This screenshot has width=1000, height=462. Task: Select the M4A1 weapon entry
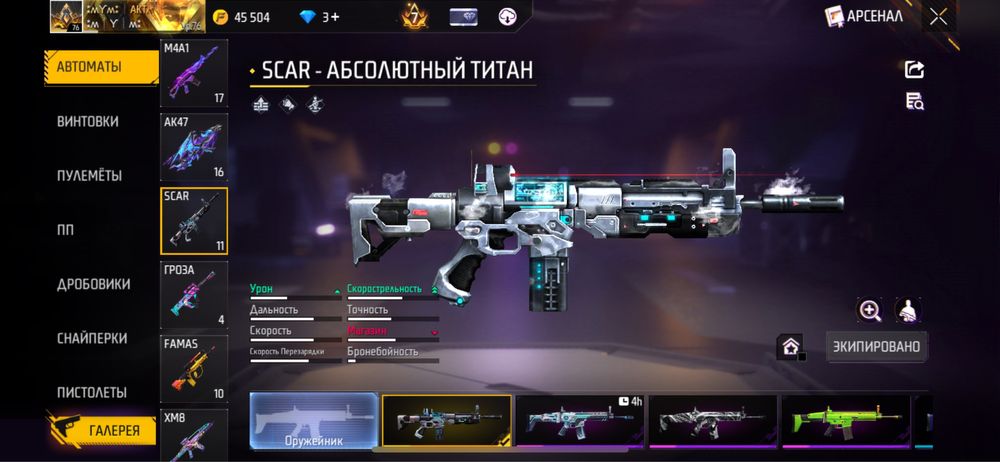pos(194,73)
